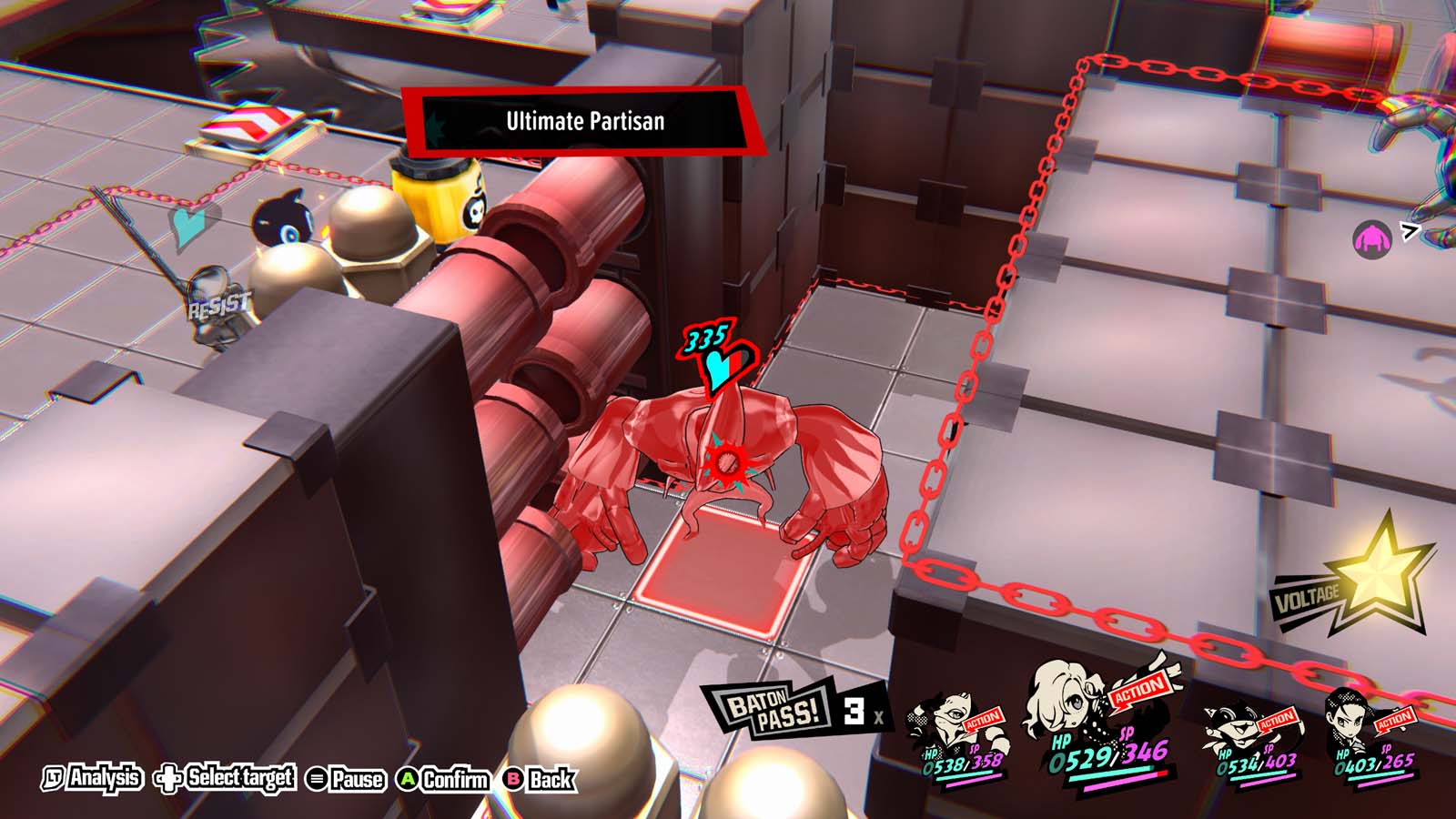Click the green A button icon
The width and height of the screenshot is (1456, 819).
point(409,779)
